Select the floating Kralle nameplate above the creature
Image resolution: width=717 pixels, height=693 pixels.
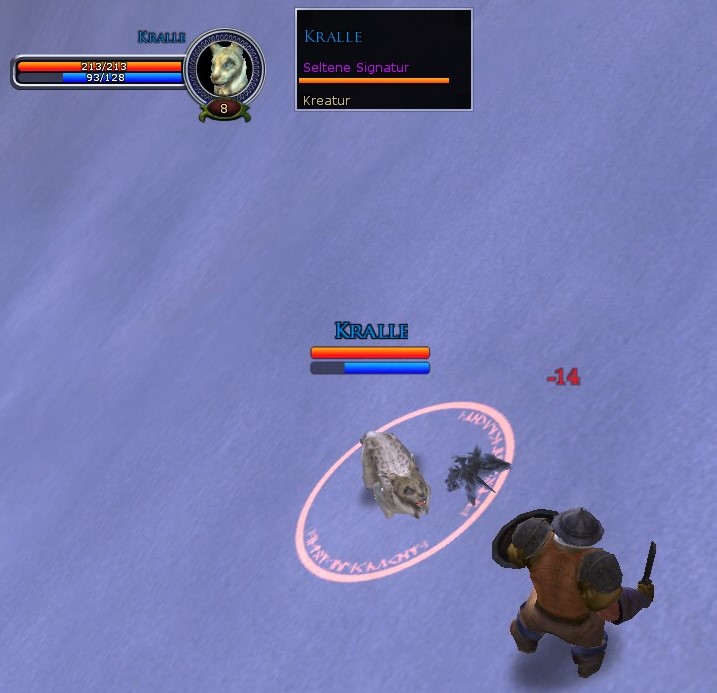(371, 331)
